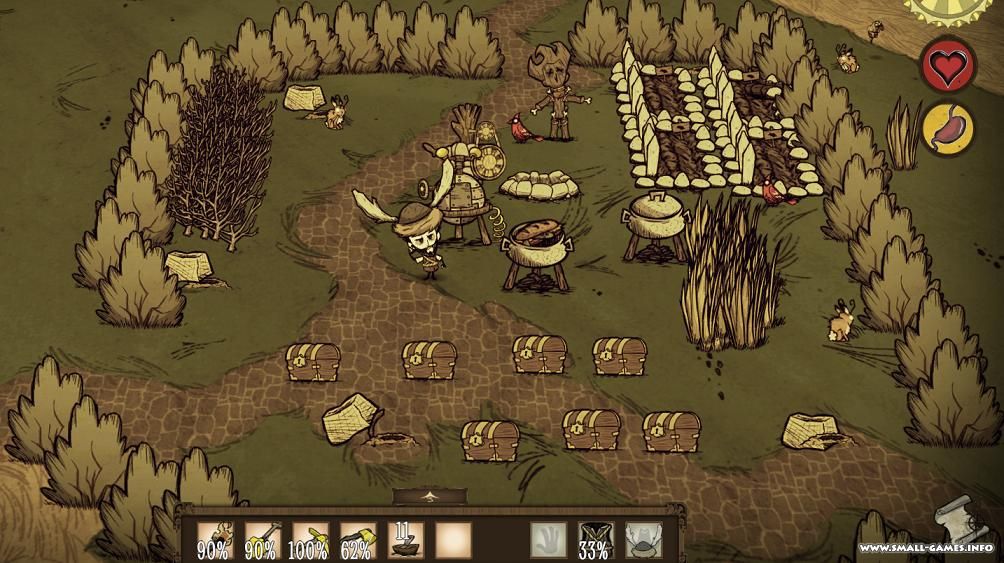Select the axe slot showing 62%
1004x563 pixels.
(x=357, y=540)
